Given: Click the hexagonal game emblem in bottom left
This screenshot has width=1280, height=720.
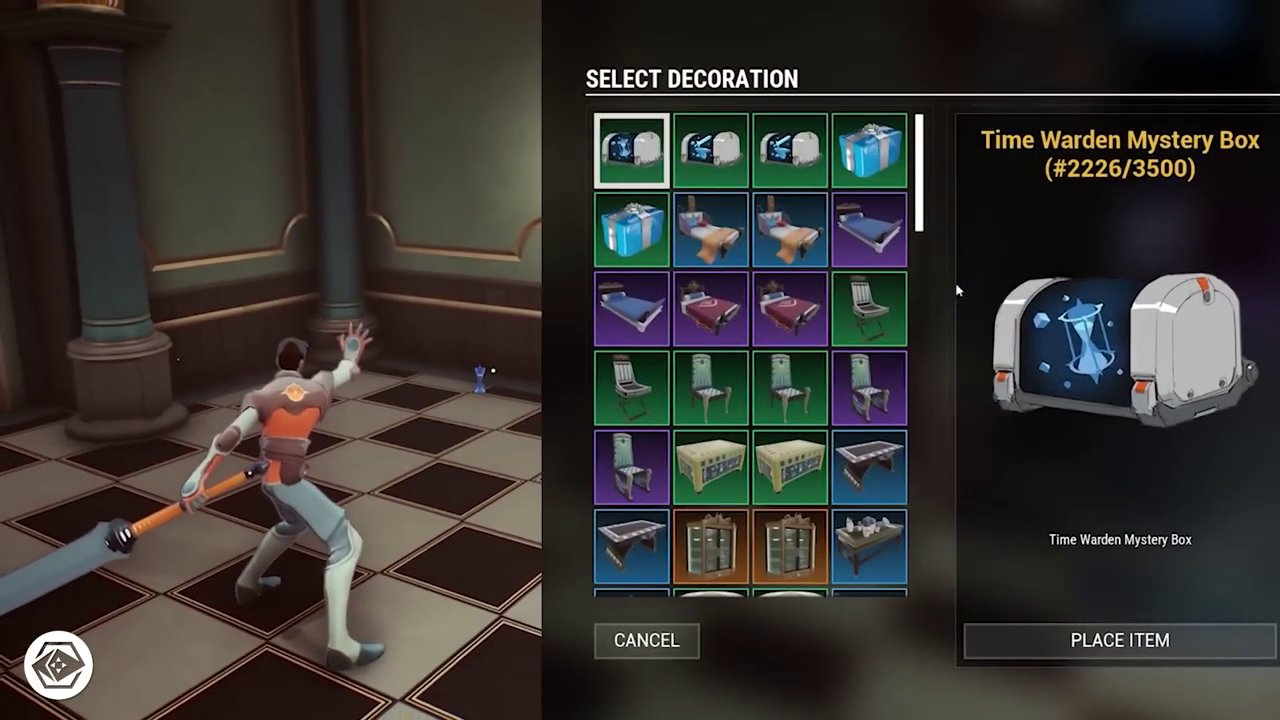Looking at the screenshot, I should [57, 663].
